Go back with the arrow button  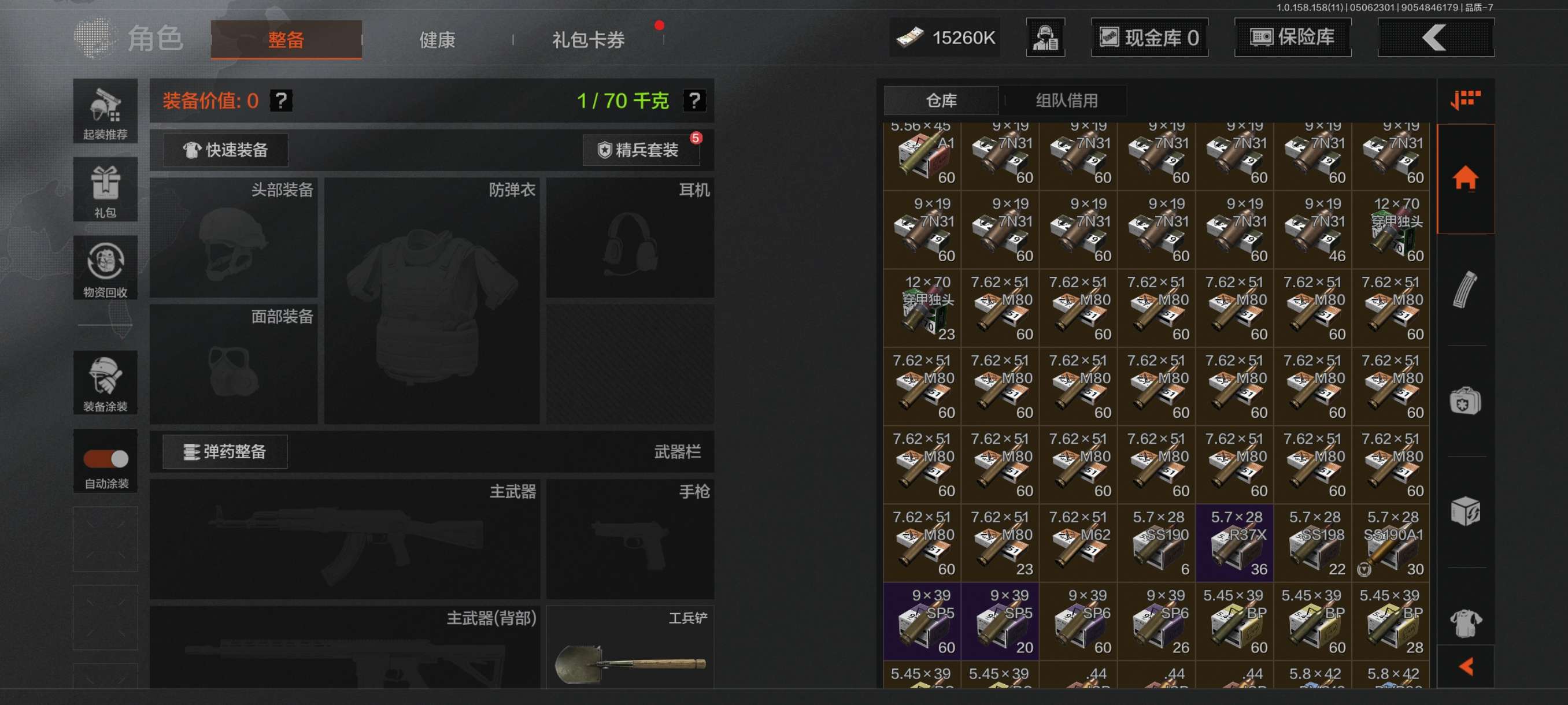pyautogui.click(x=1434, y=38)
